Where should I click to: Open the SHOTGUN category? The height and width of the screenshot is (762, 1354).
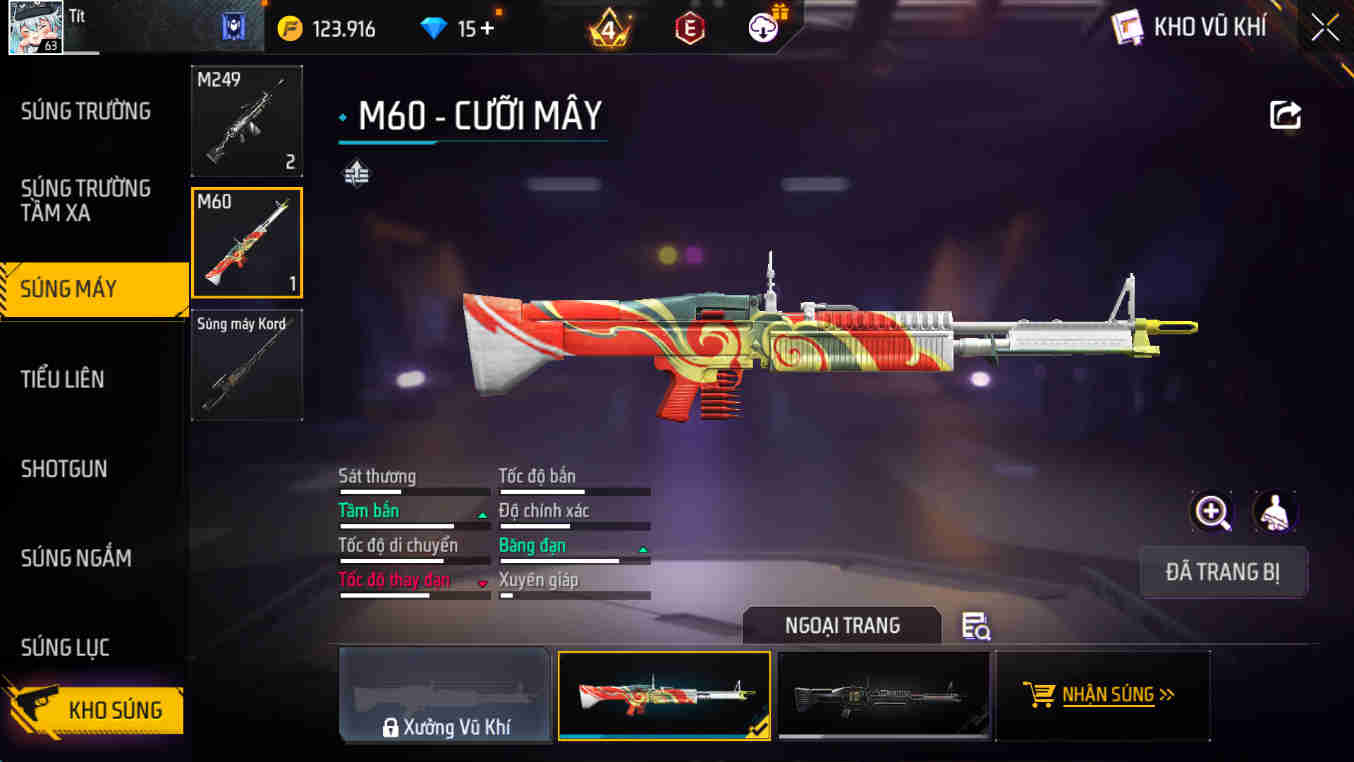[x=64, y=468]
